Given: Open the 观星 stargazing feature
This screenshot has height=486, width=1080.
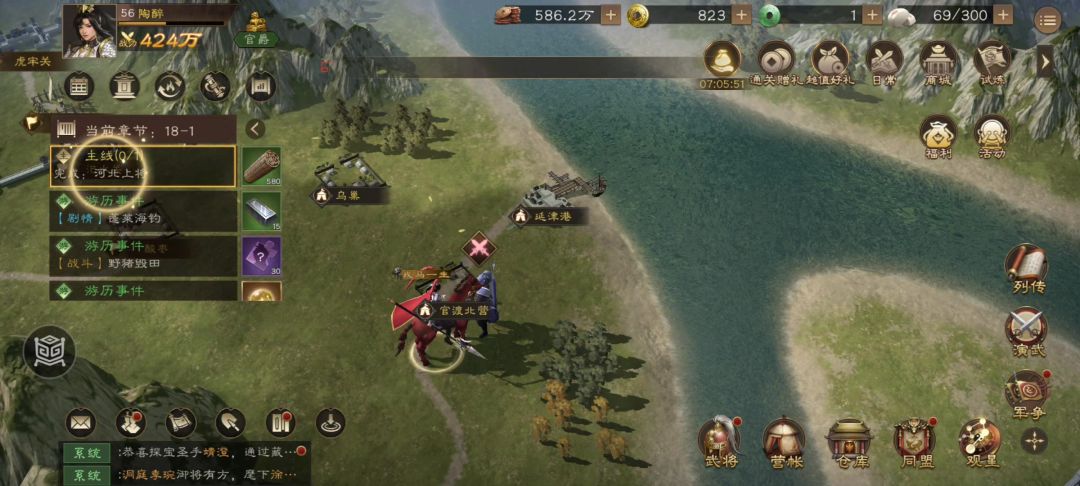Looking at the screenshot, I should [979, 440].
